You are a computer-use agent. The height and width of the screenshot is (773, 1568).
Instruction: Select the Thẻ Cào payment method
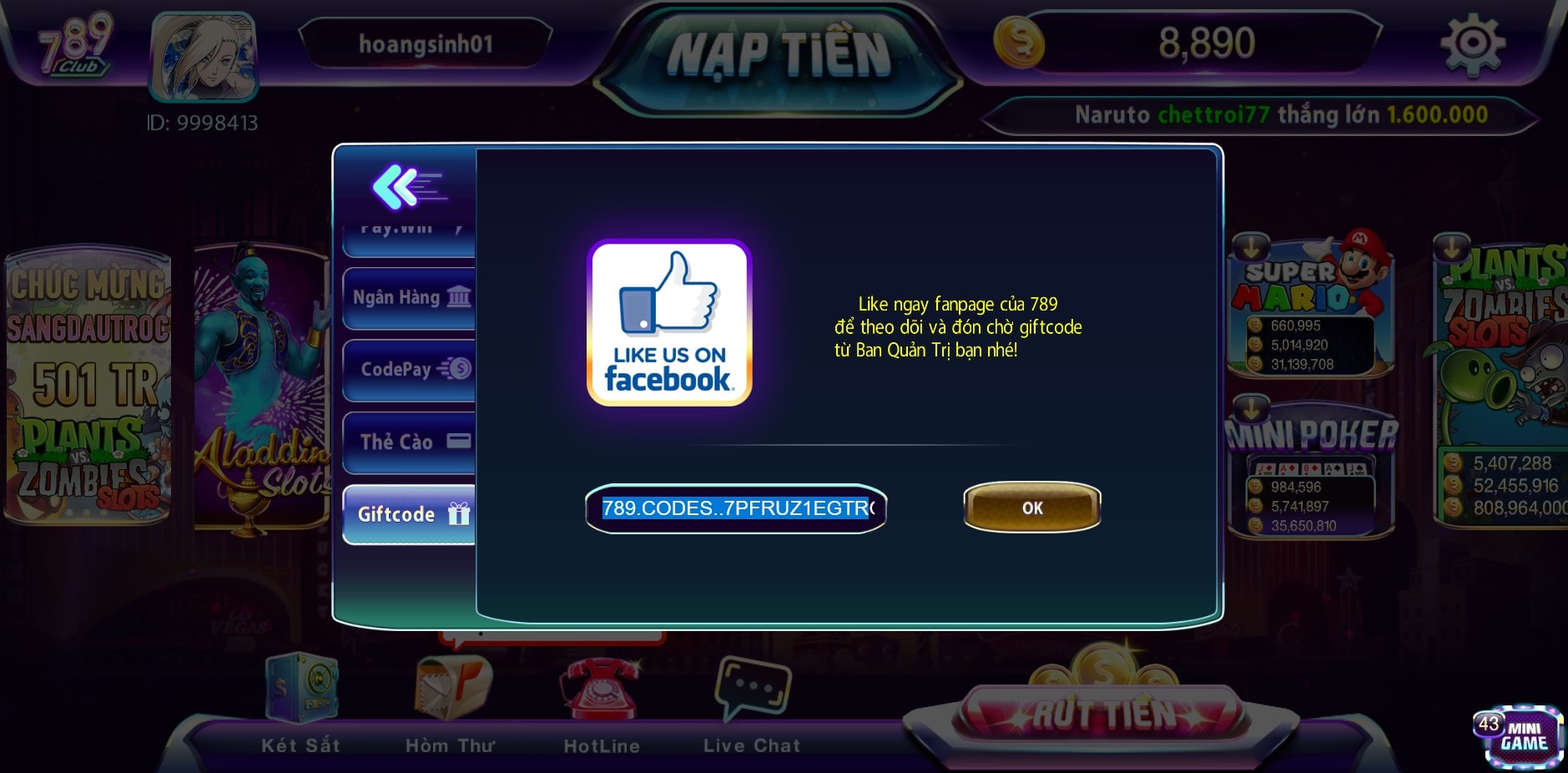(406, 442)
